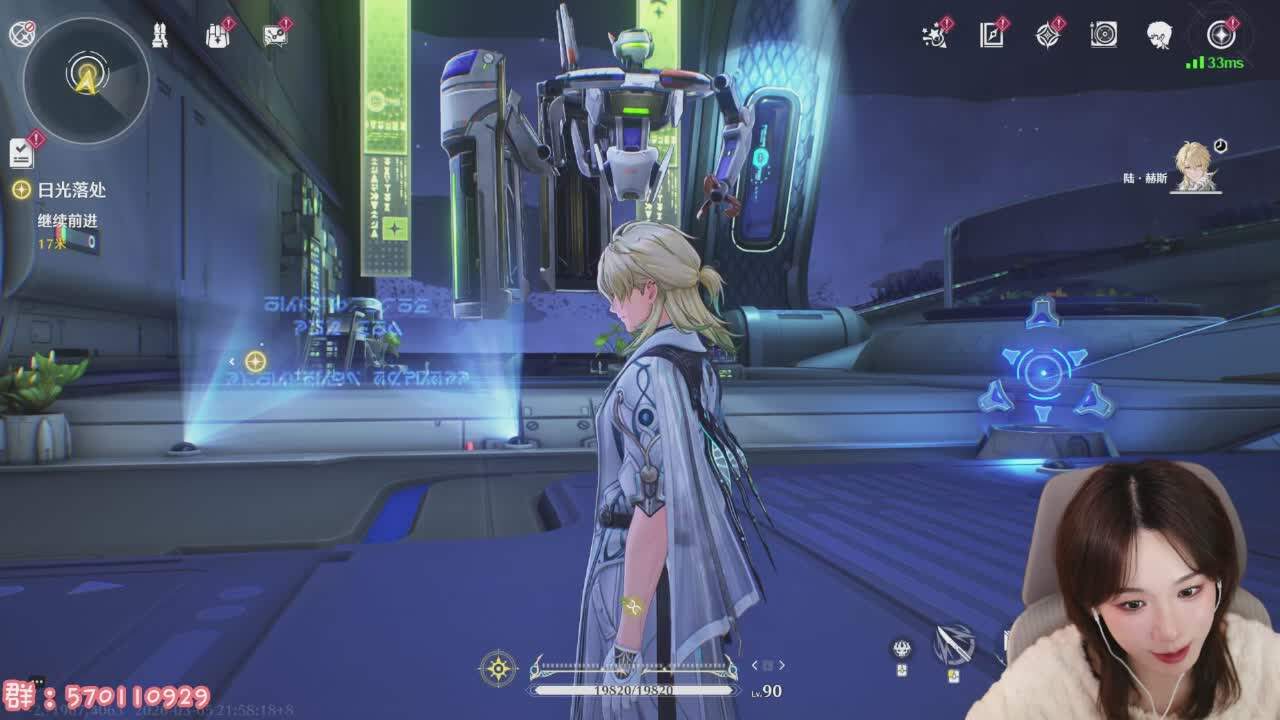Use the claw echo skill icon

click(902, 650)
